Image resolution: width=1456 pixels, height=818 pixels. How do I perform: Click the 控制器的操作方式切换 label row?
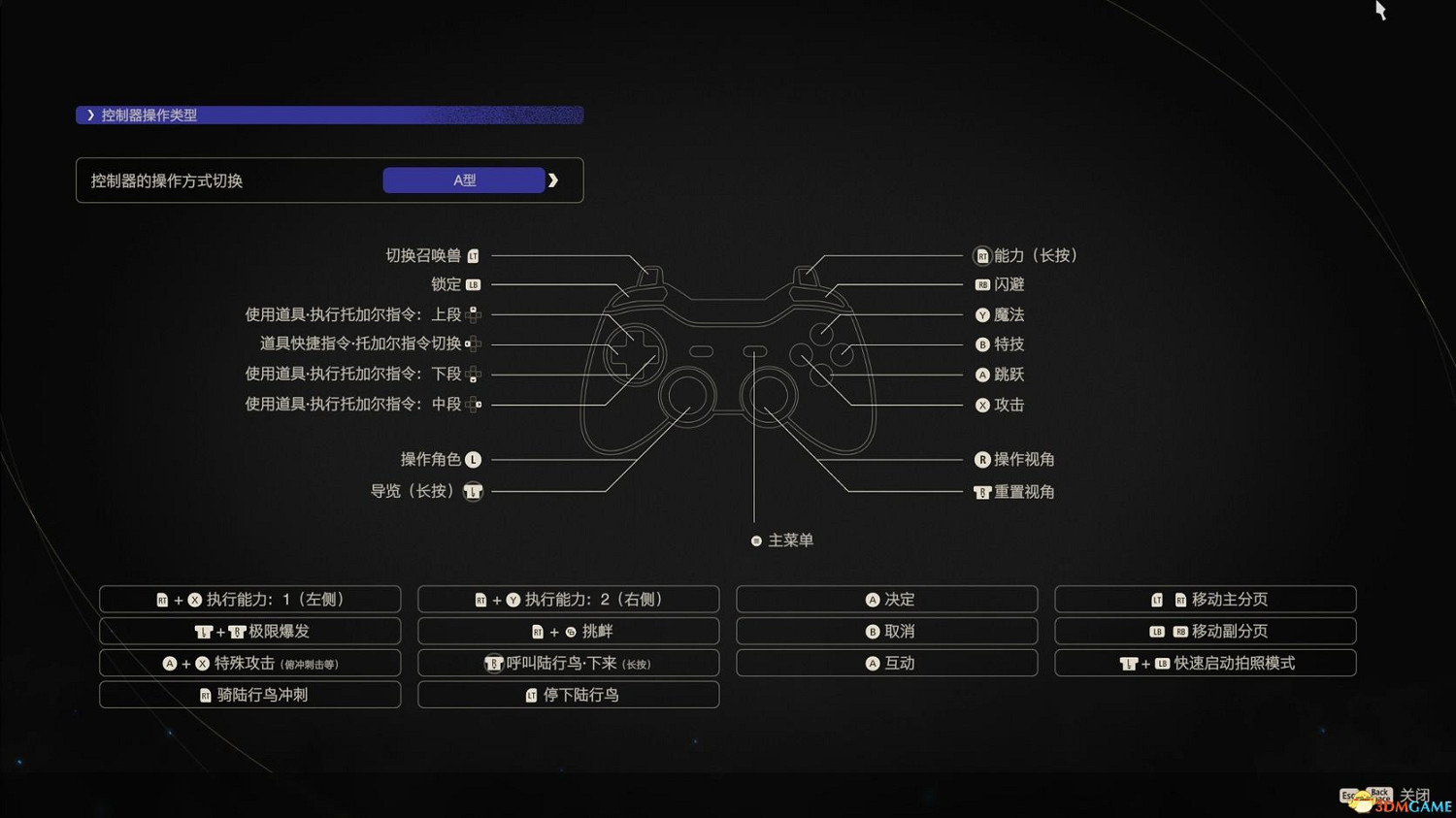(167, 180)
